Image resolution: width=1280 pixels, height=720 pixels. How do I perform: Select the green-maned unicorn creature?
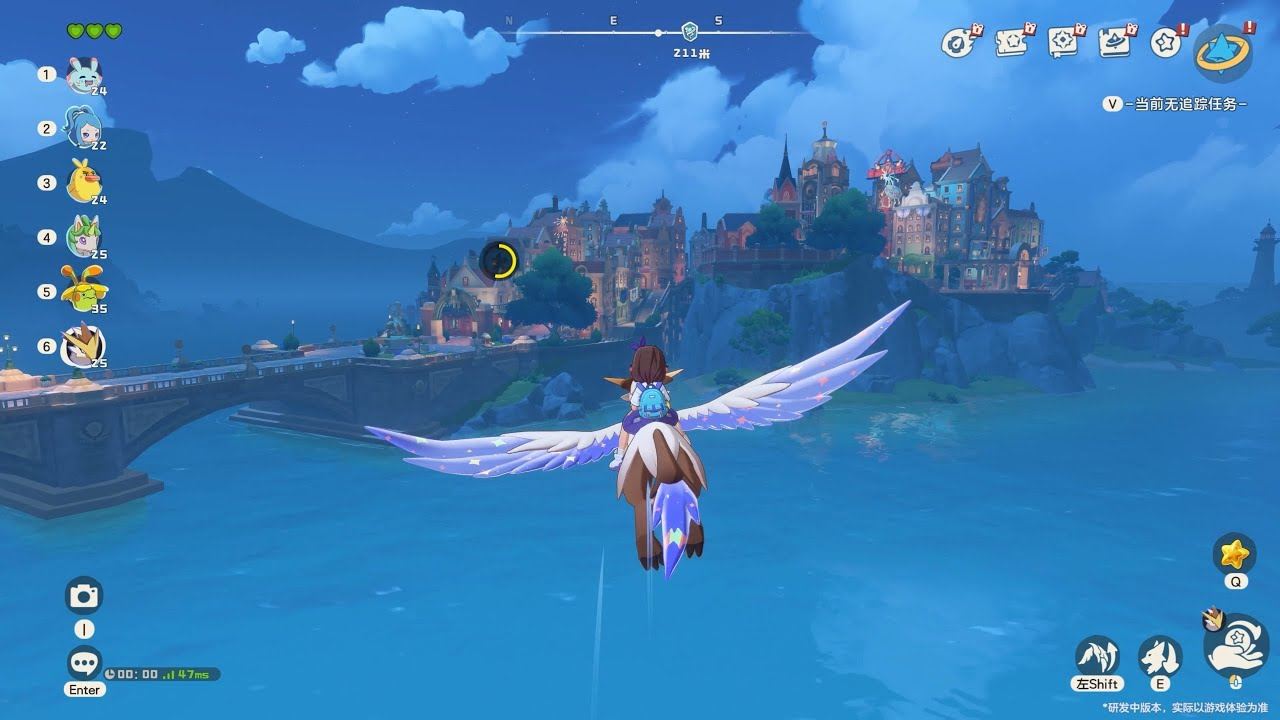(83, 238)
